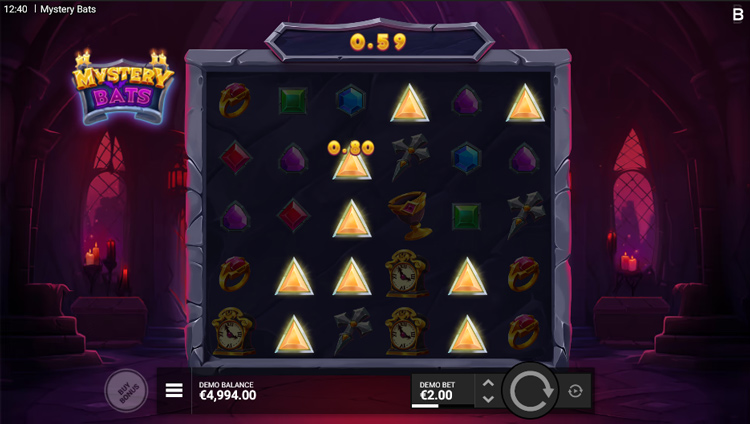Open the hamburger game menu

174,391
